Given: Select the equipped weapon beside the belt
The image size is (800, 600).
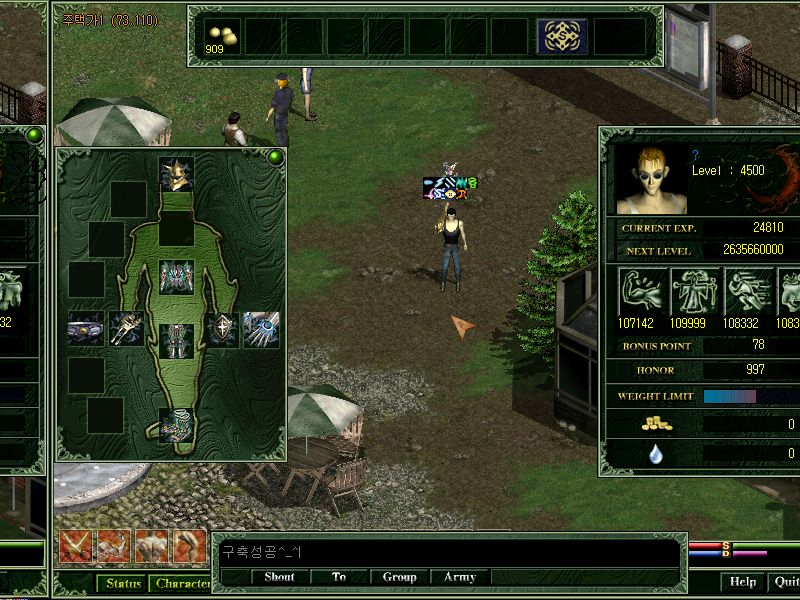Looking at the screenshot, I should click(x=127, y=328).
